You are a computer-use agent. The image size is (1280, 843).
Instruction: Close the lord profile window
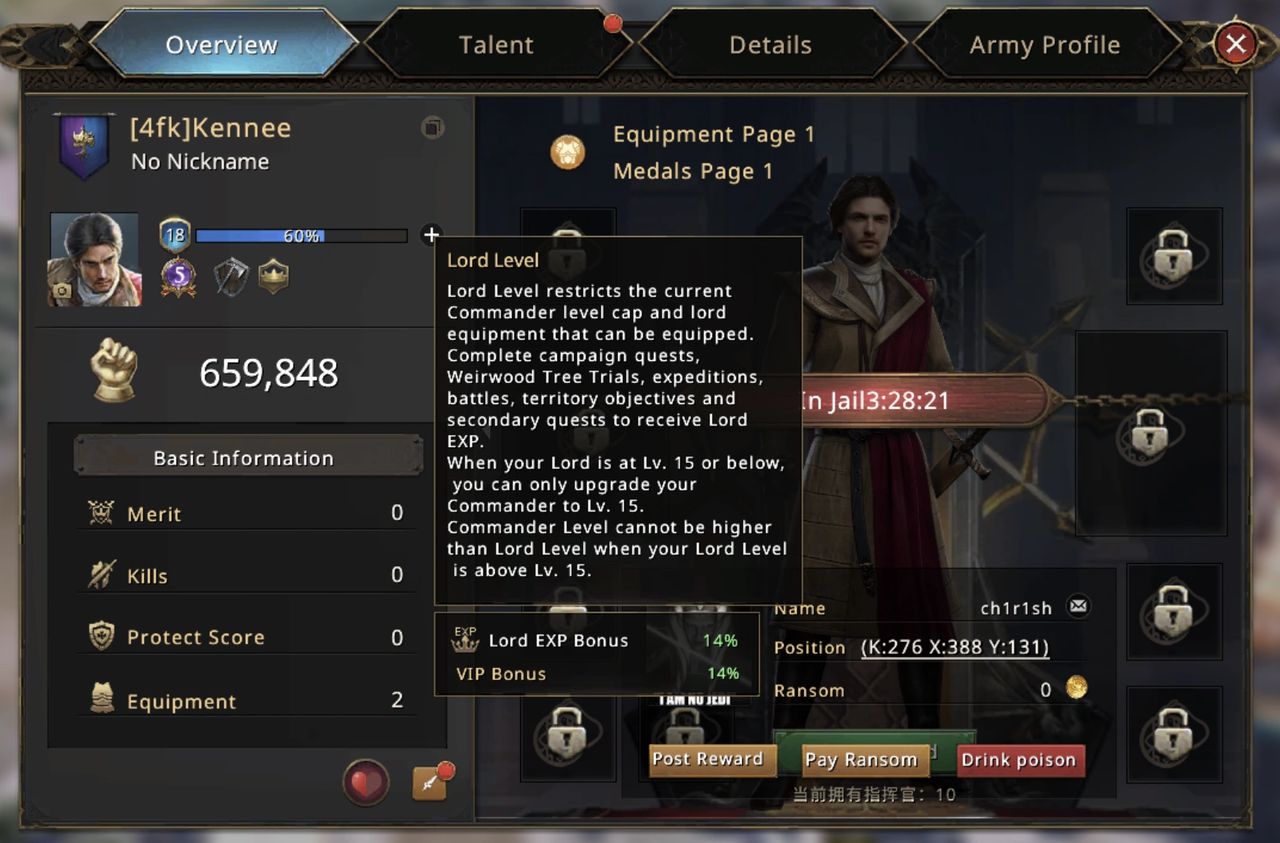(1235, 44)
